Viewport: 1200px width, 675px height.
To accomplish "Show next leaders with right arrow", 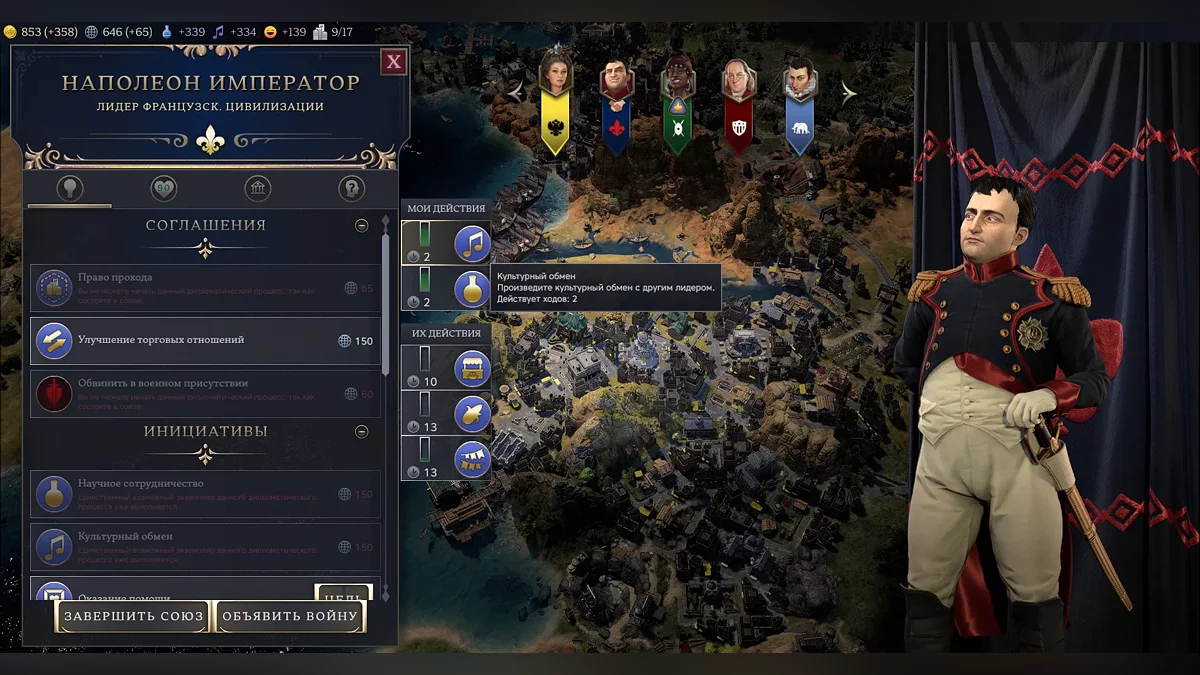I will point(849,93).
